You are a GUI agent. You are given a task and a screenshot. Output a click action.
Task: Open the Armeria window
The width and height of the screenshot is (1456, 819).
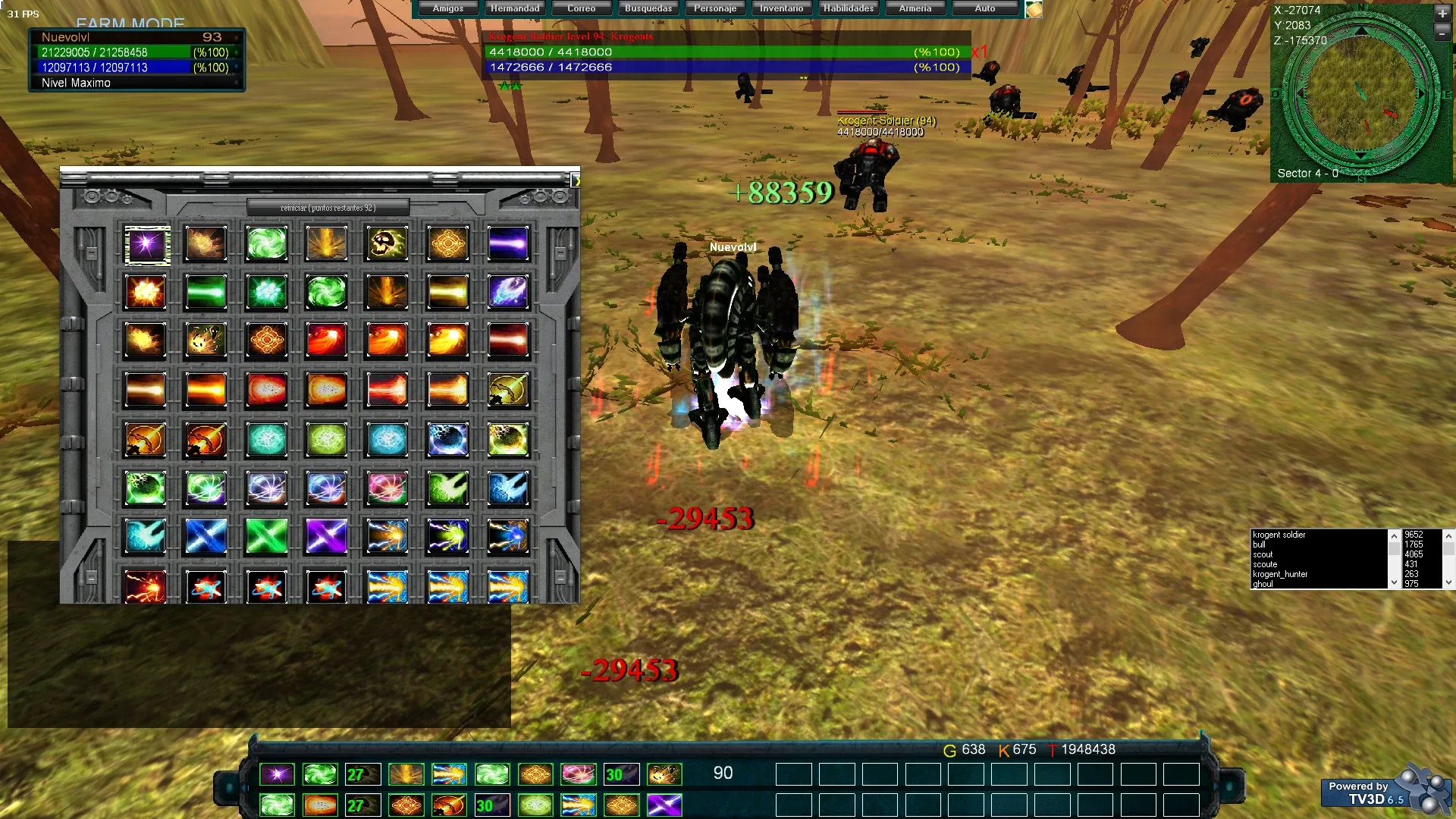[x=915, y=8]
